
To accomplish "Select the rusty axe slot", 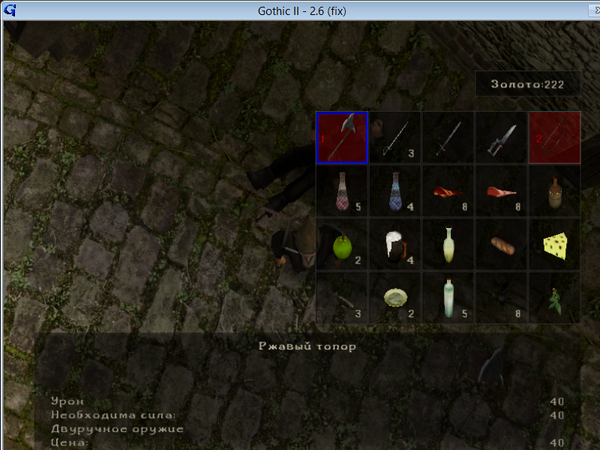I will (x=342, y=137).
